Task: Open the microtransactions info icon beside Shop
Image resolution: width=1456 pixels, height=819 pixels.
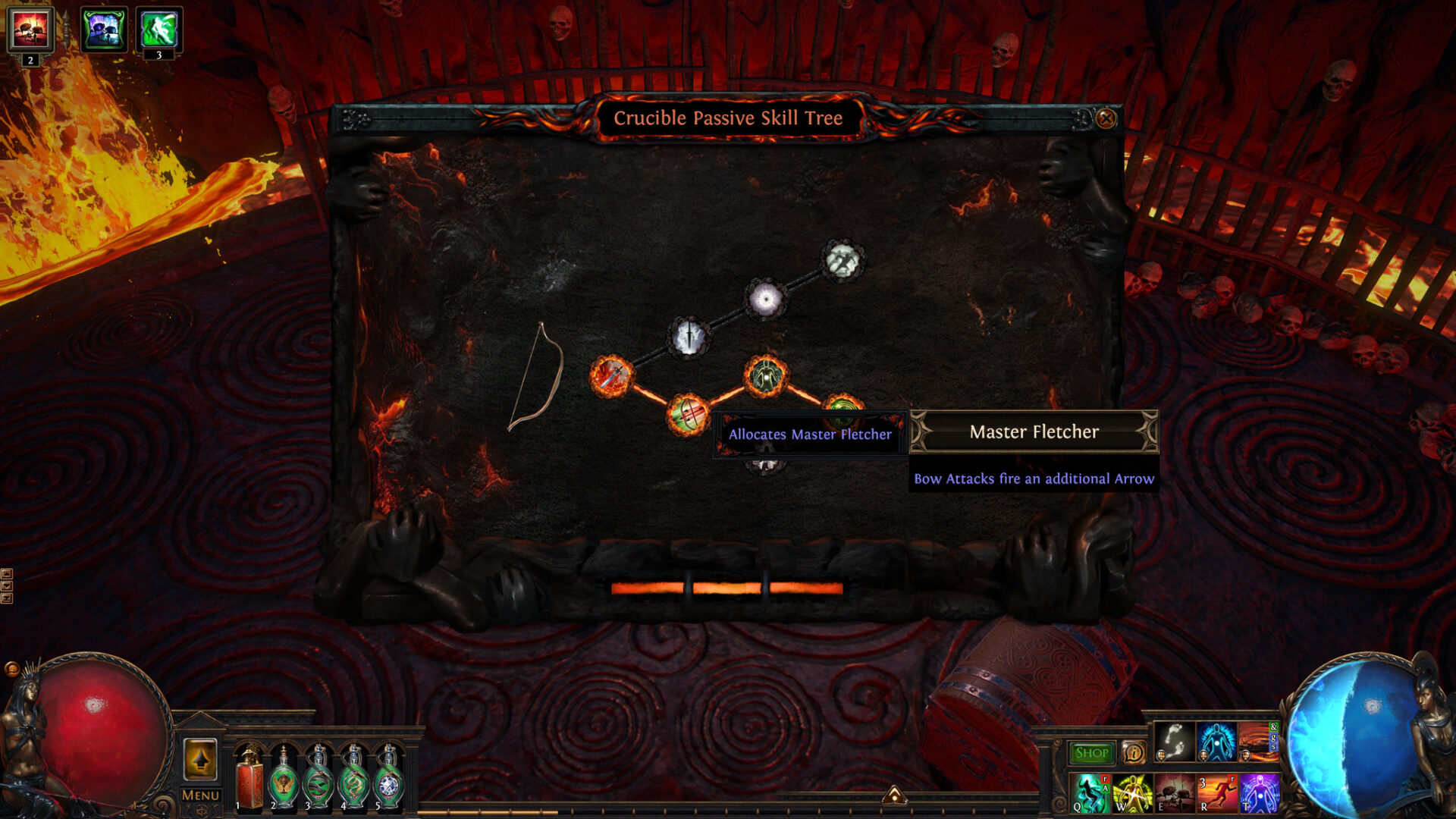Action: 1134,752
